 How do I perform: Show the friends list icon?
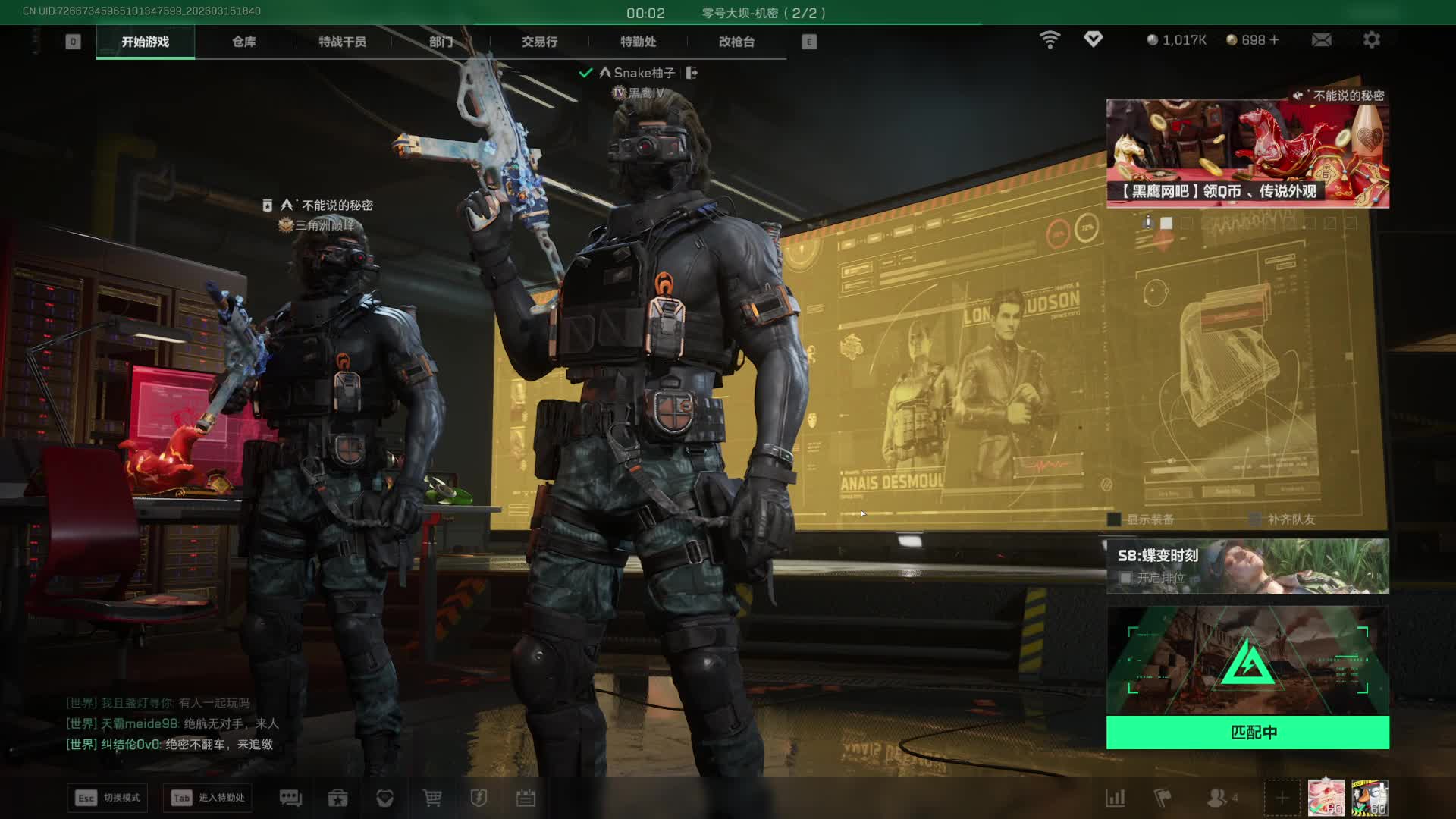click(1217, 798)
